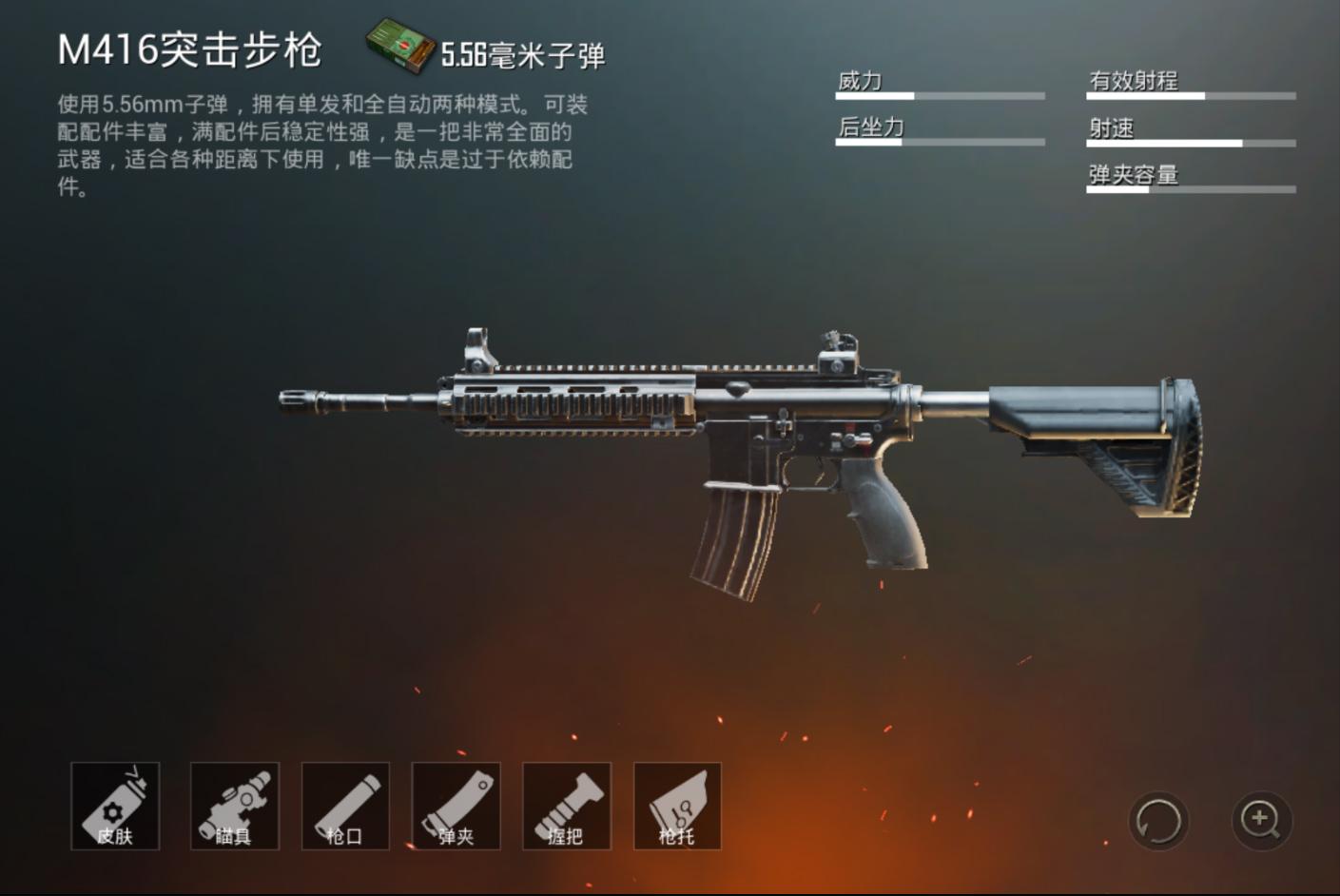The height and width of the screenshot is (896, 1340).
Task: Open the 握把 grip attachment slot
Action: click(568, 808)
